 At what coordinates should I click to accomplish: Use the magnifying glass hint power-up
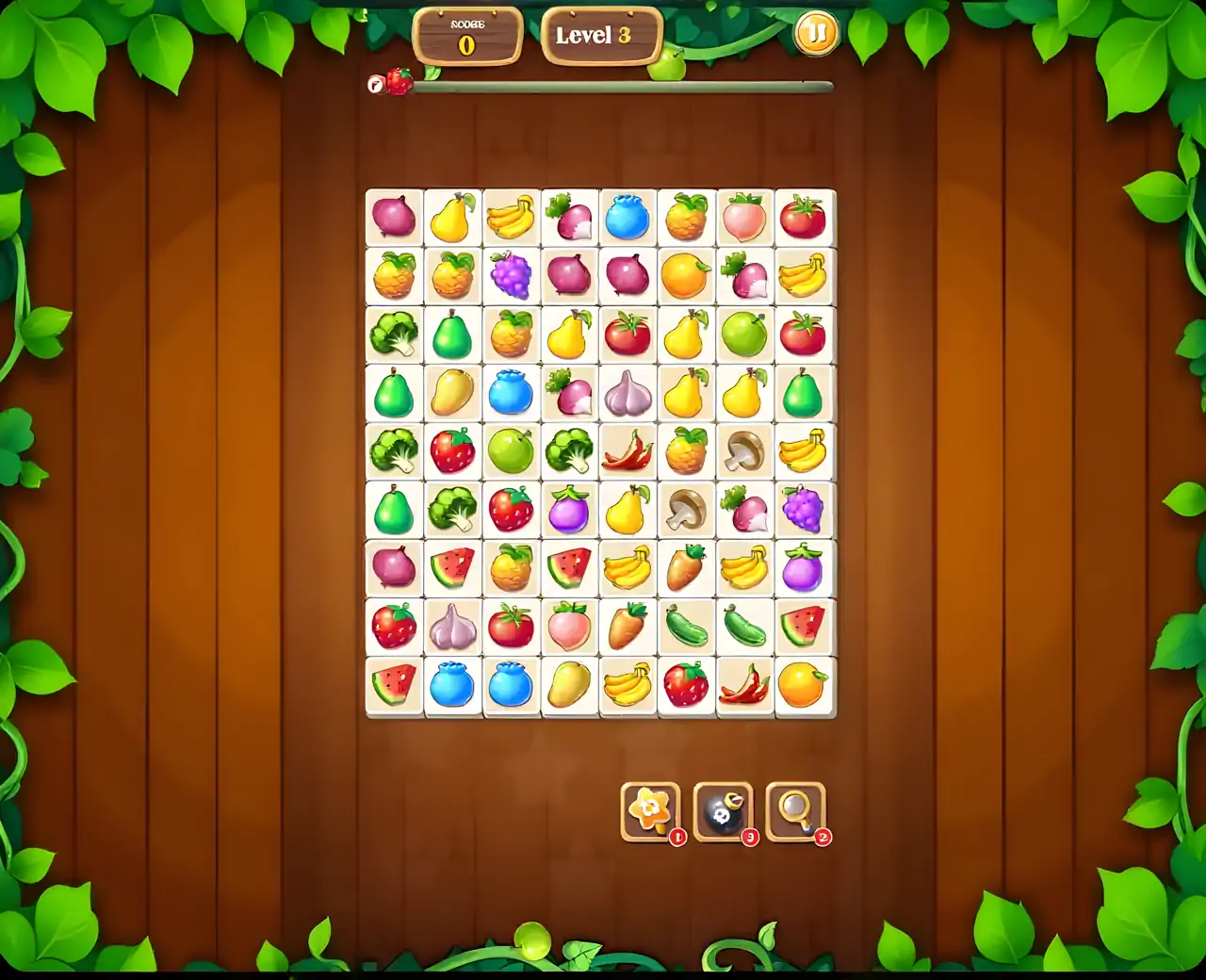pyautogui.click(x=796, y=810)
